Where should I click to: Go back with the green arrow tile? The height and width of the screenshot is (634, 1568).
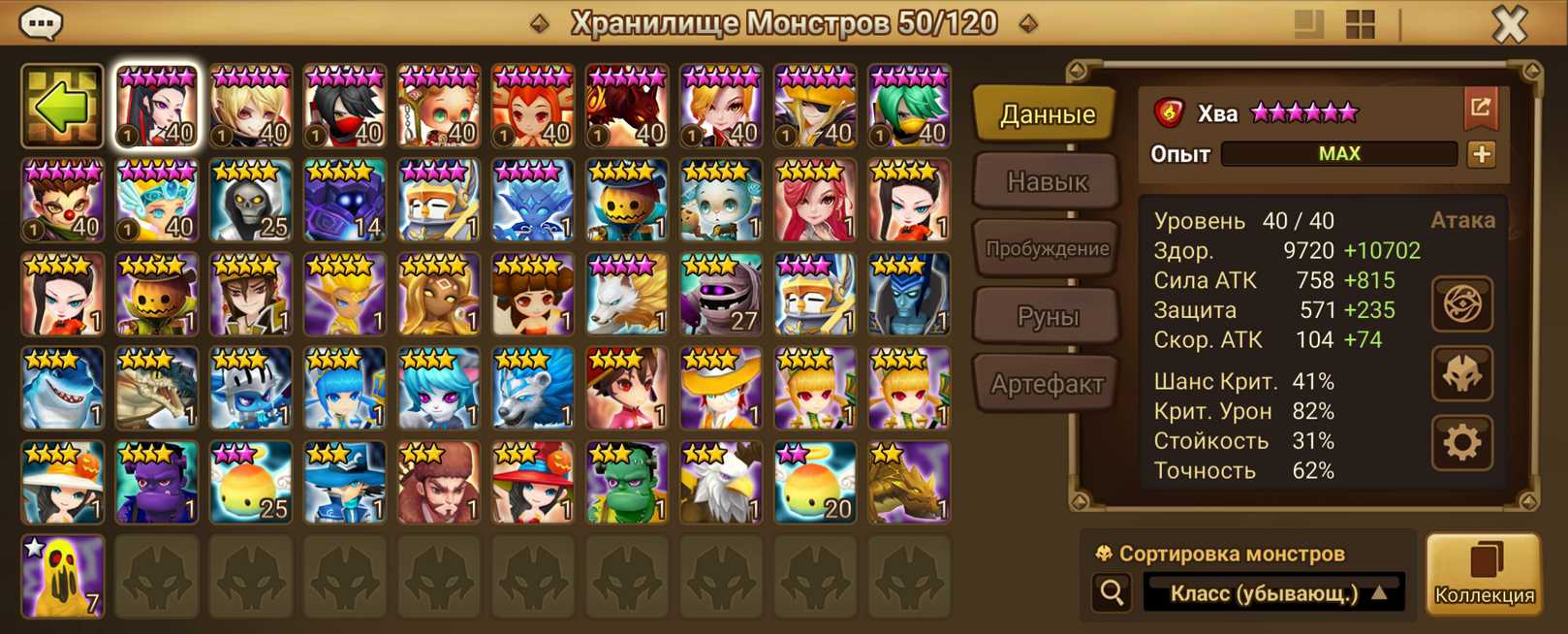click(x=62, y=107)
